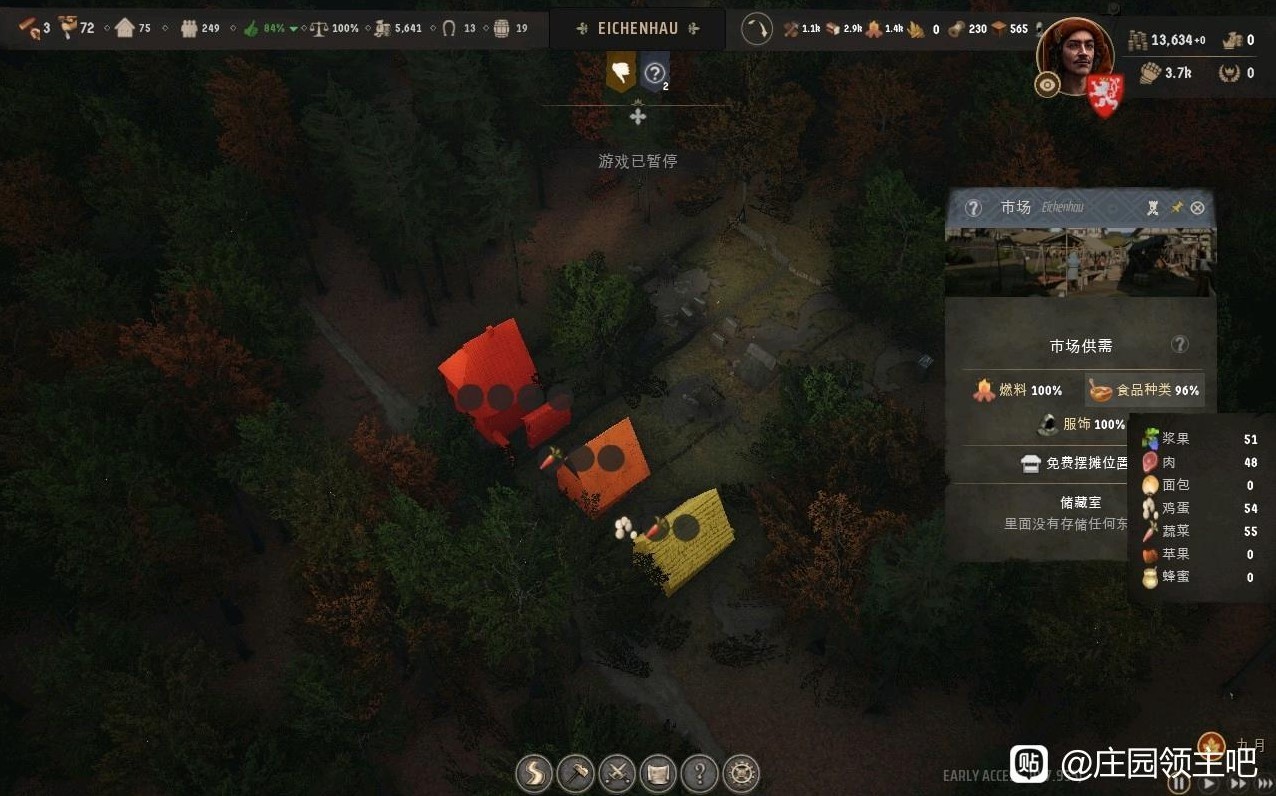Click the tower icon in market panel header
1276x796 pixels.
[1153, 208]
